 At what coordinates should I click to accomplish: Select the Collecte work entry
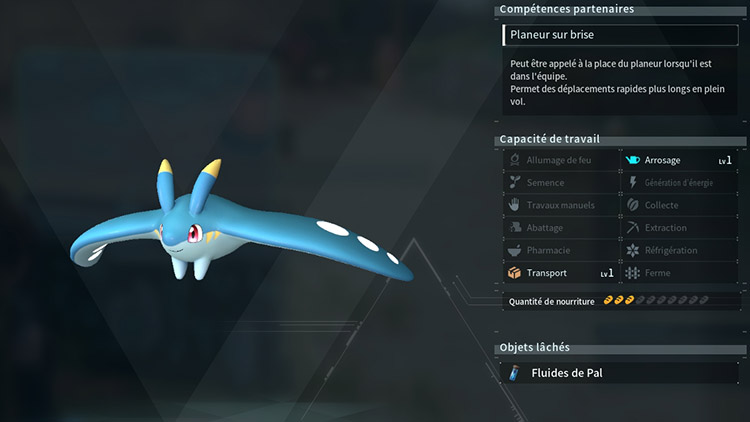pos(678,205)
